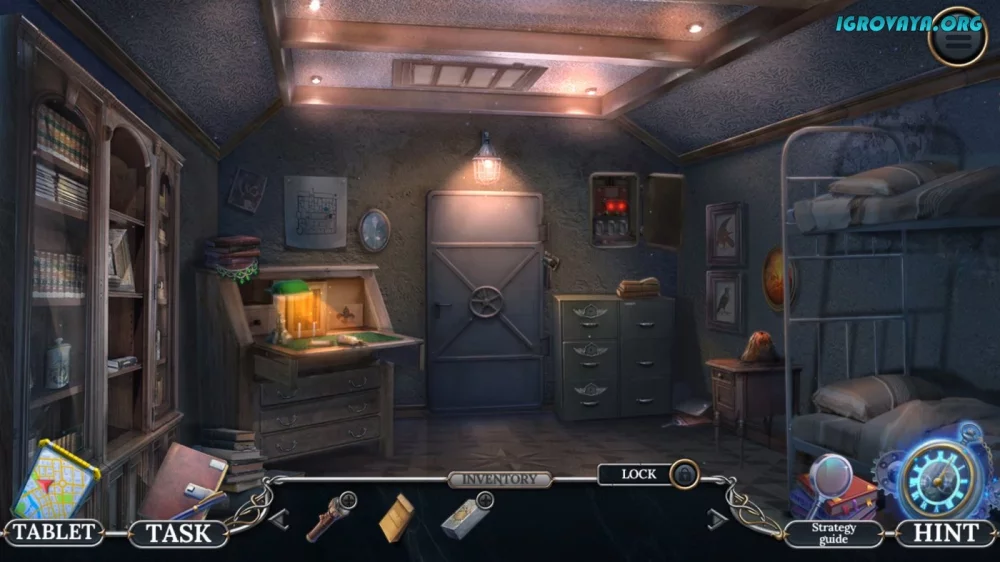Show next inventory items with right arrow
The width and height of the screenshot is (1000, 562).
pyautogui.click(x=717, y=518)
